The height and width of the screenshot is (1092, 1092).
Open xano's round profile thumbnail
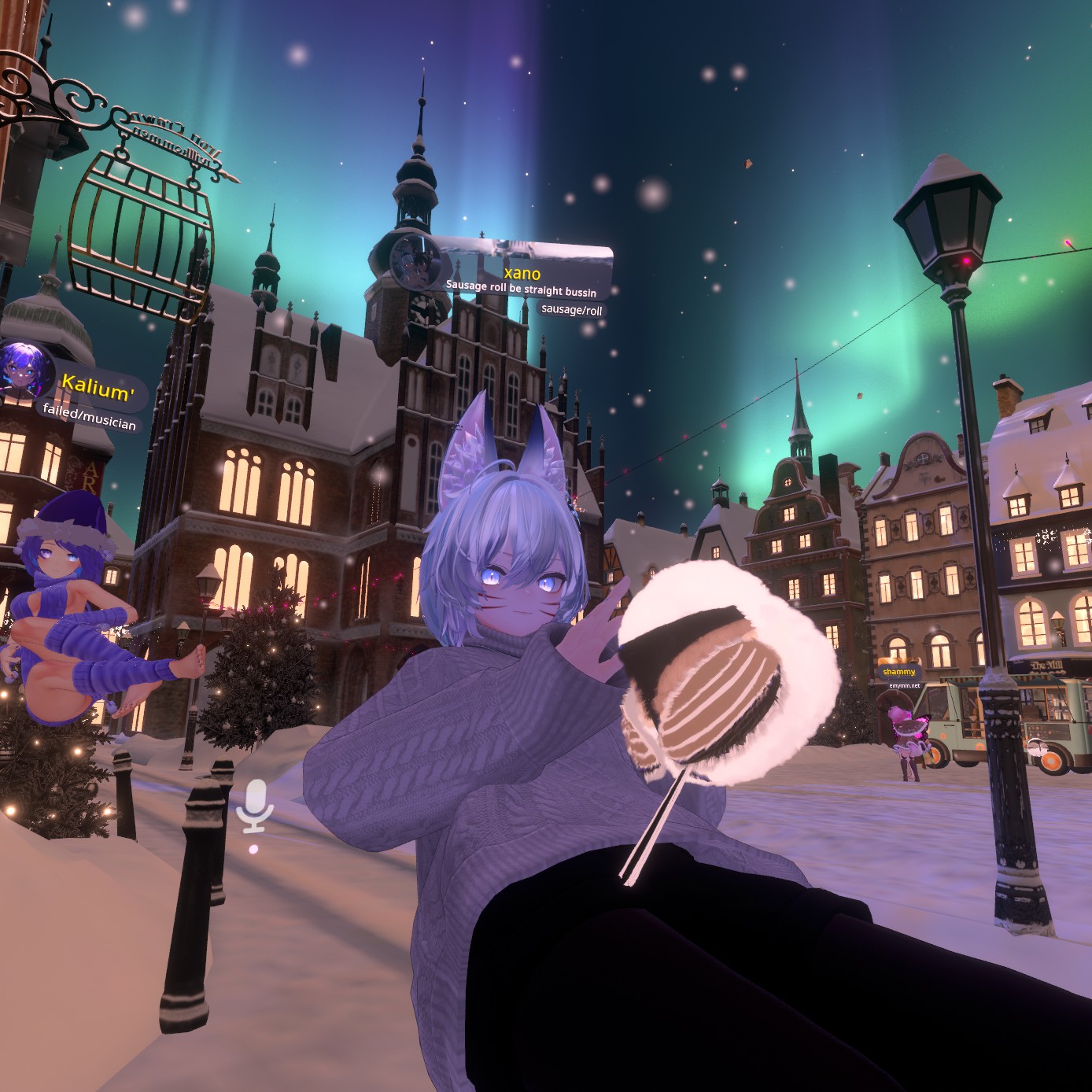pyautogui.click(x=415, y=260)
